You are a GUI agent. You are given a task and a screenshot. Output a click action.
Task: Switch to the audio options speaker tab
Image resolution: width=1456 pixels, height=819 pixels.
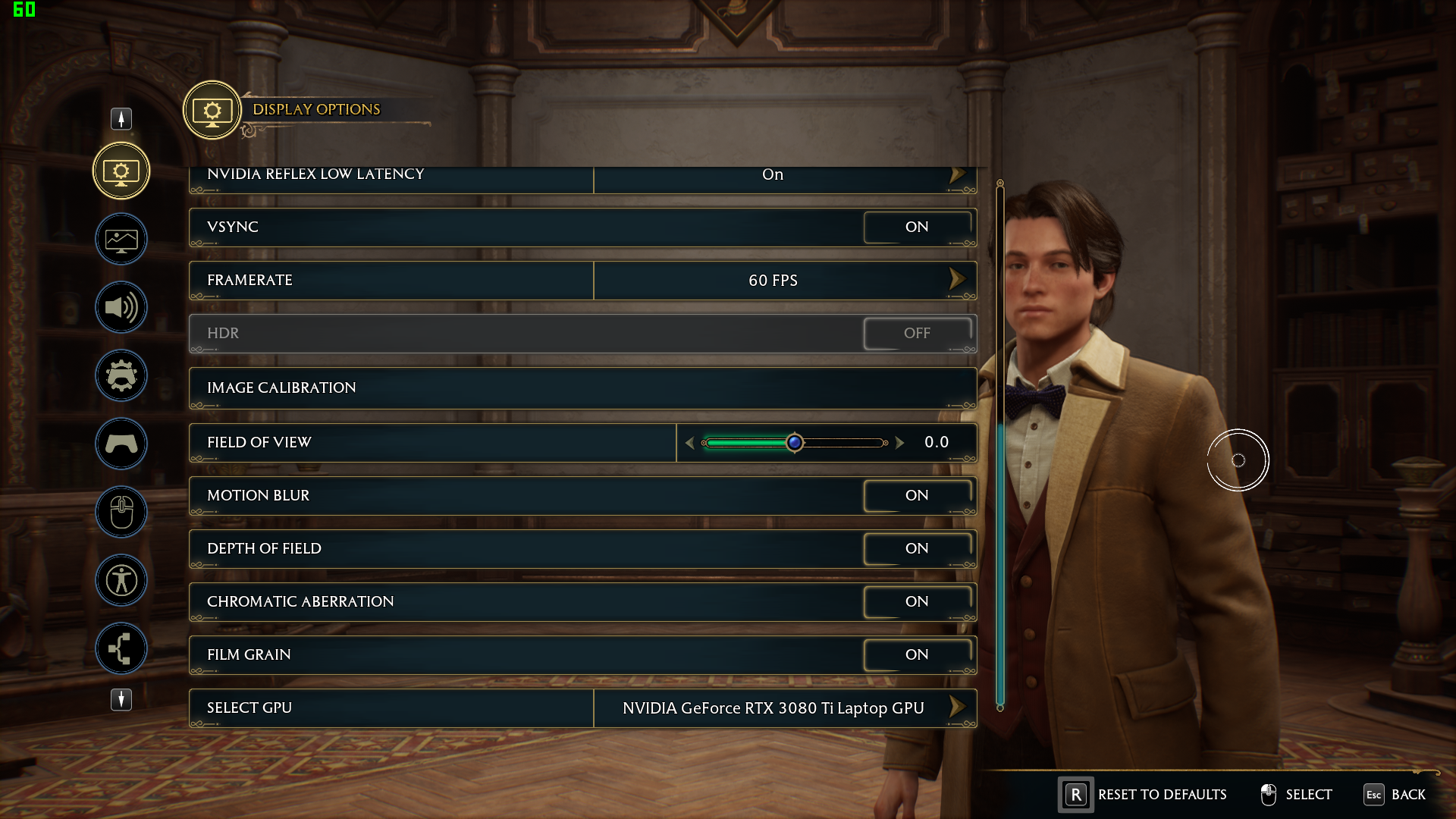coord(121,307)
